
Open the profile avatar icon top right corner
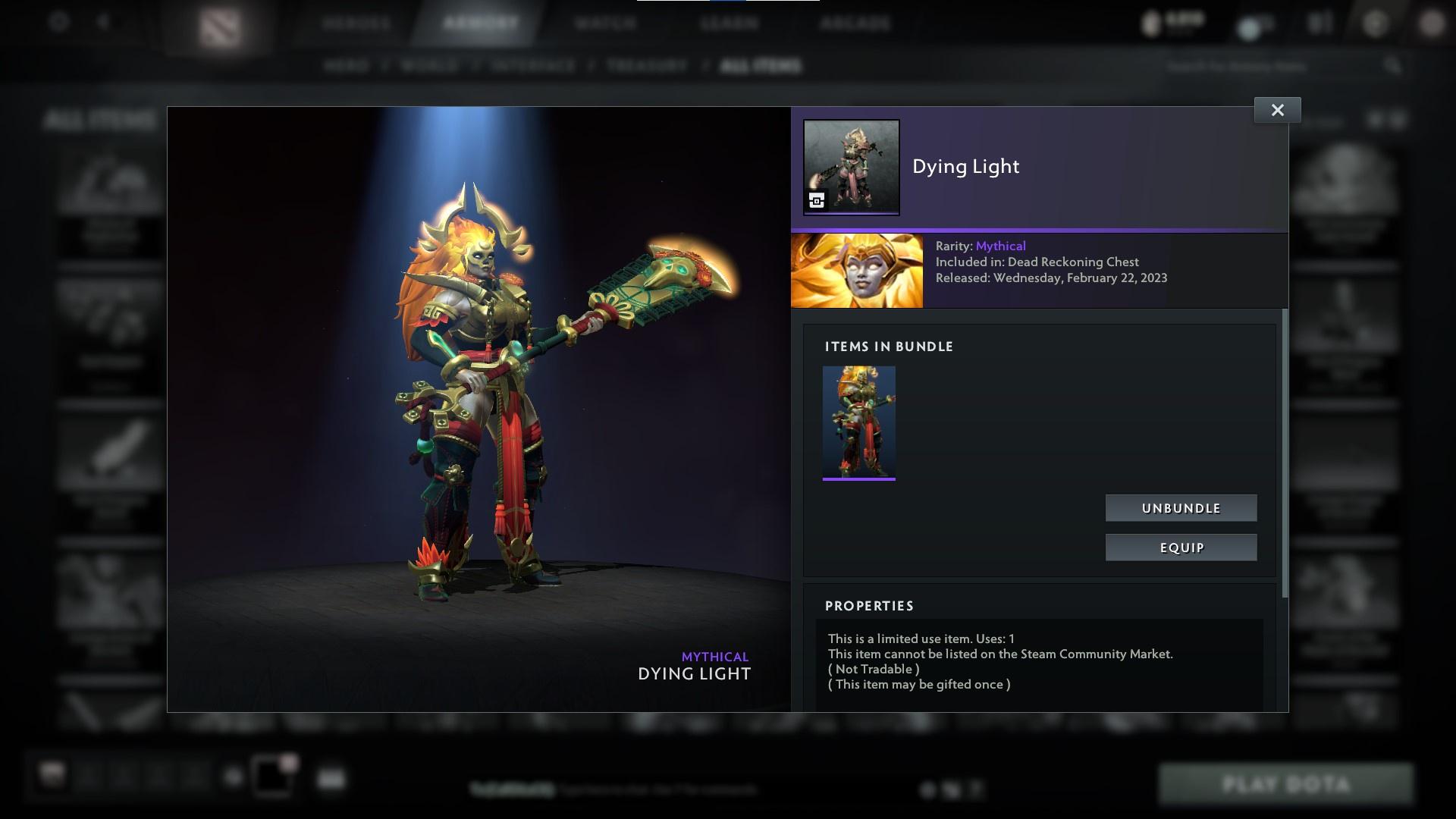[x=1432, y=23]
